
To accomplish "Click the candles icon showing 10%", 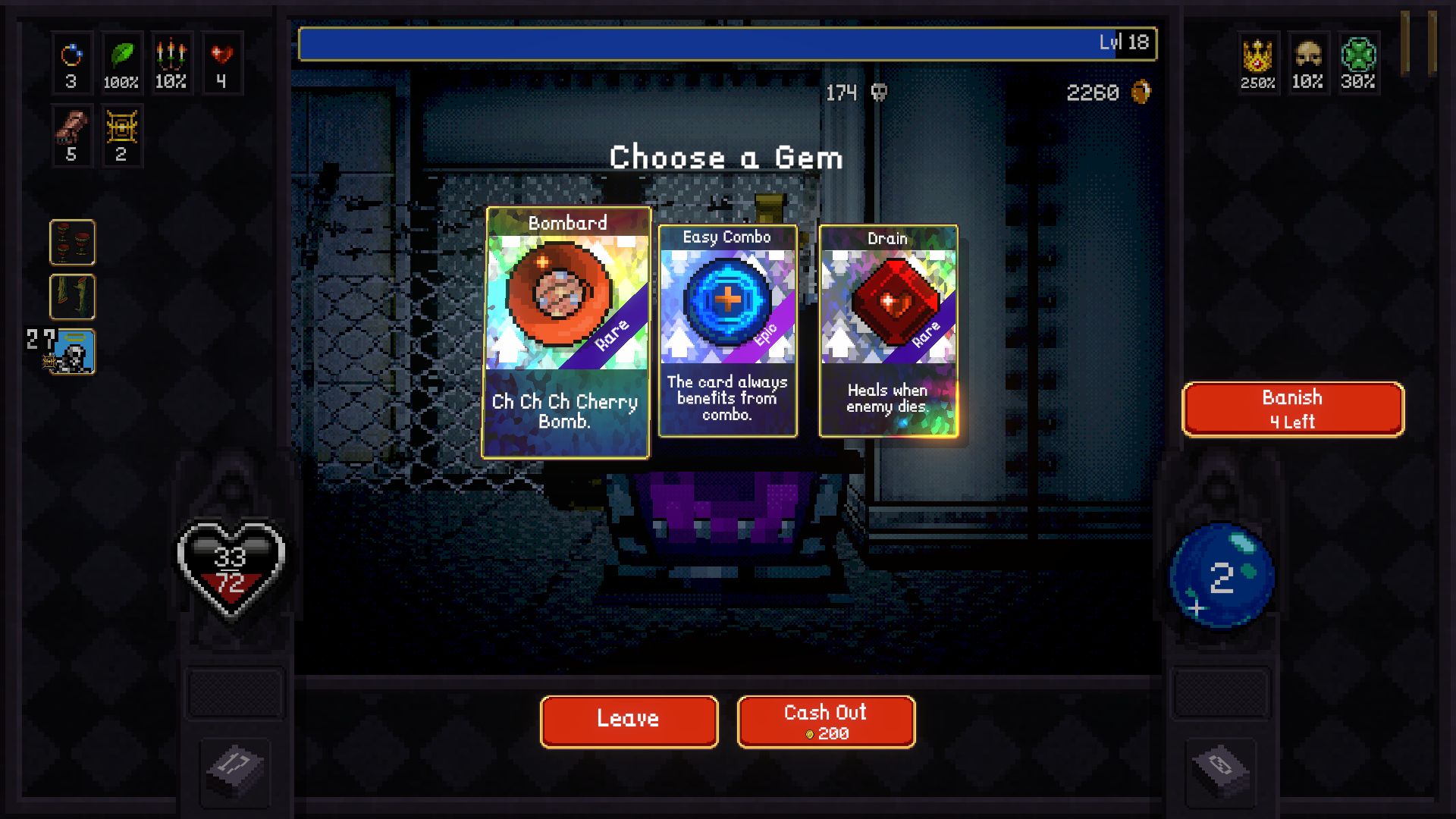I will 172,63.
